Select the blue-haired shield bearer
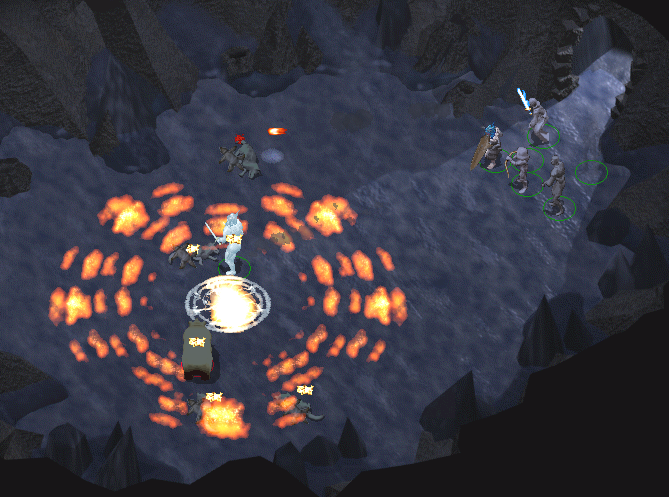This screenshot has height=497, width=669. click(x=491, y=148)
